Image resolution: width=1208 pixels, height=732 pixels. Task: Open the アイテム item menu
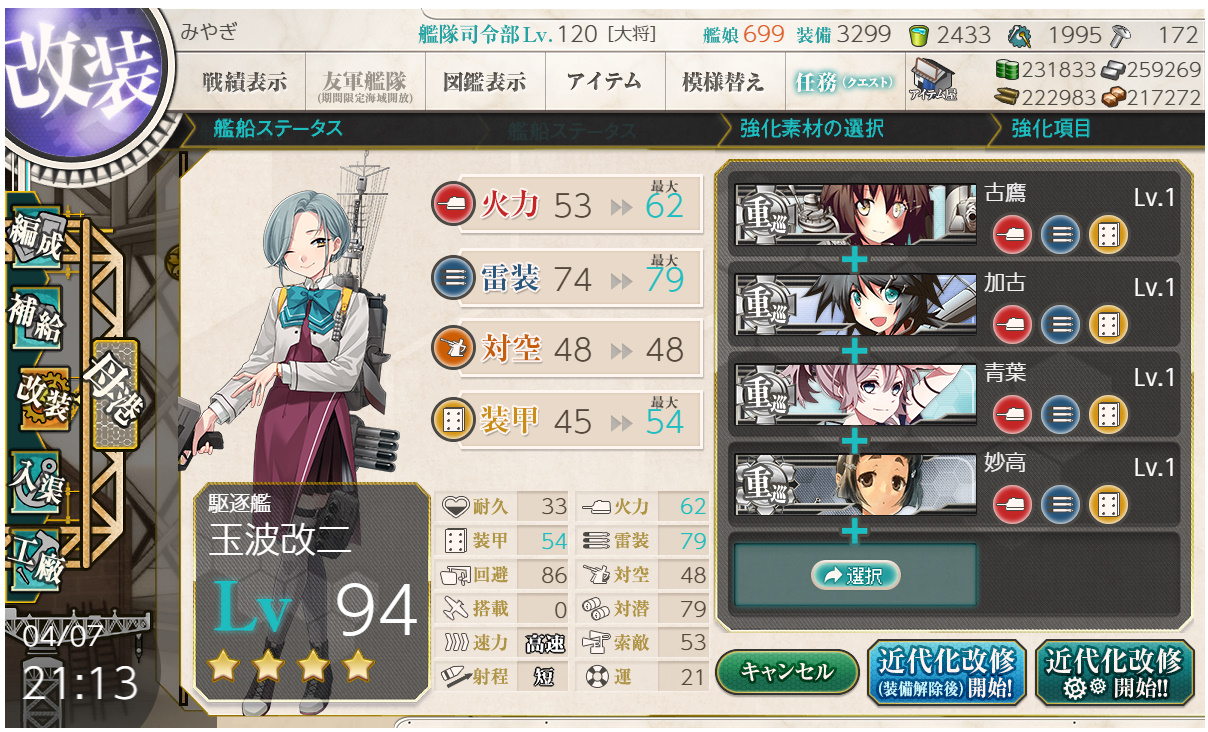click(x=604, y=82)
